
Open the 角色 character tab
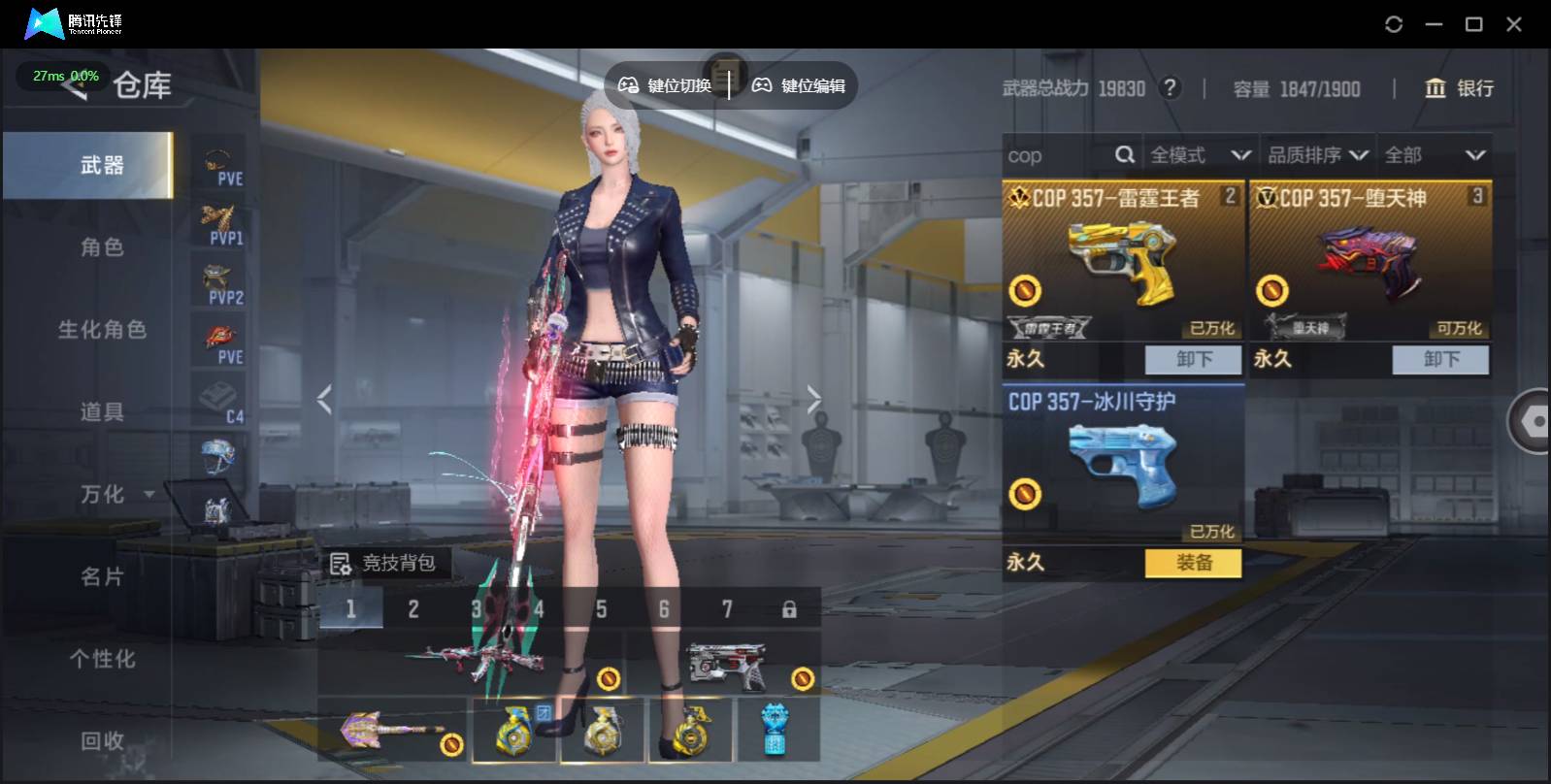(101, 247)
